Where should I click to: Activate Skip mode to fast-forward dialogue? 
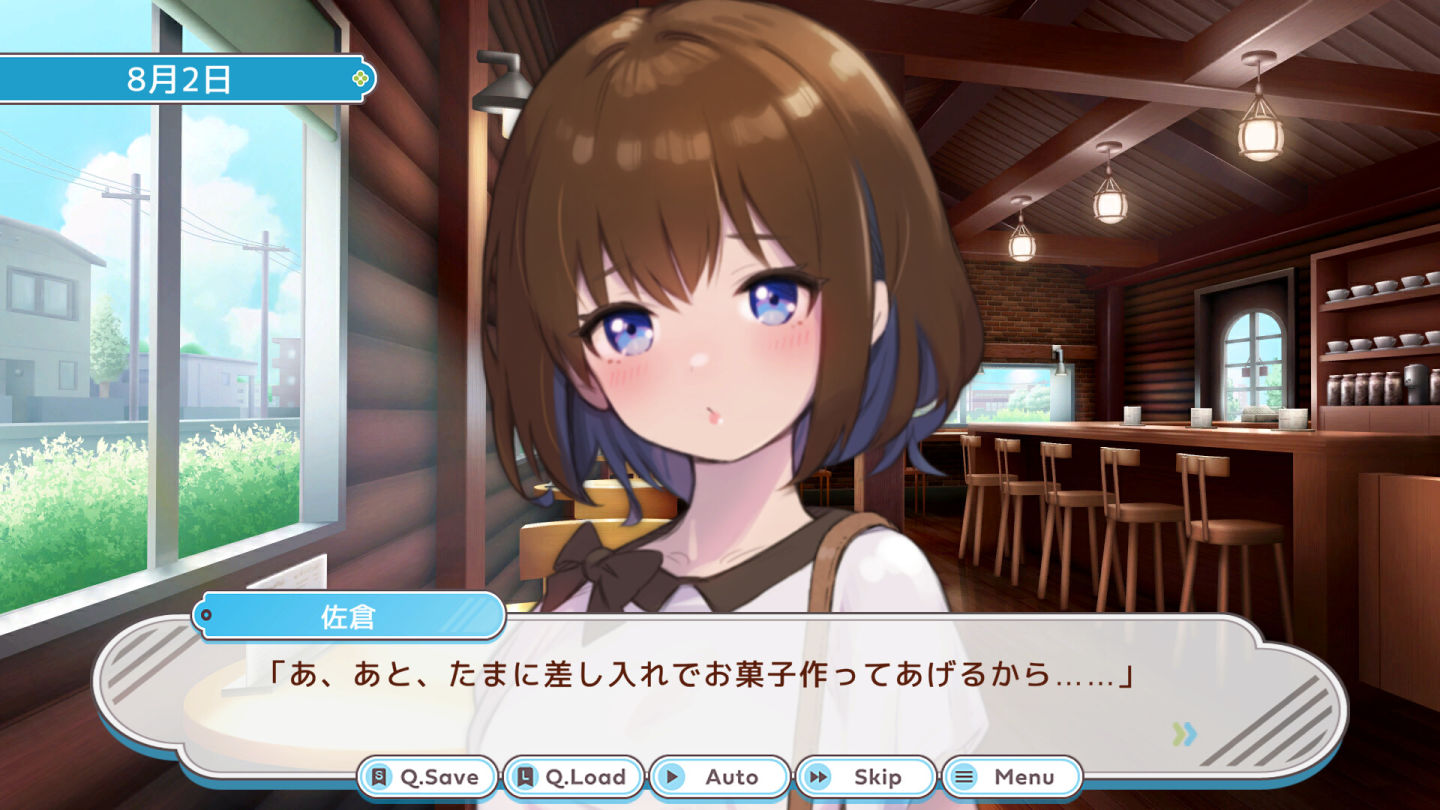coord(866,776)
